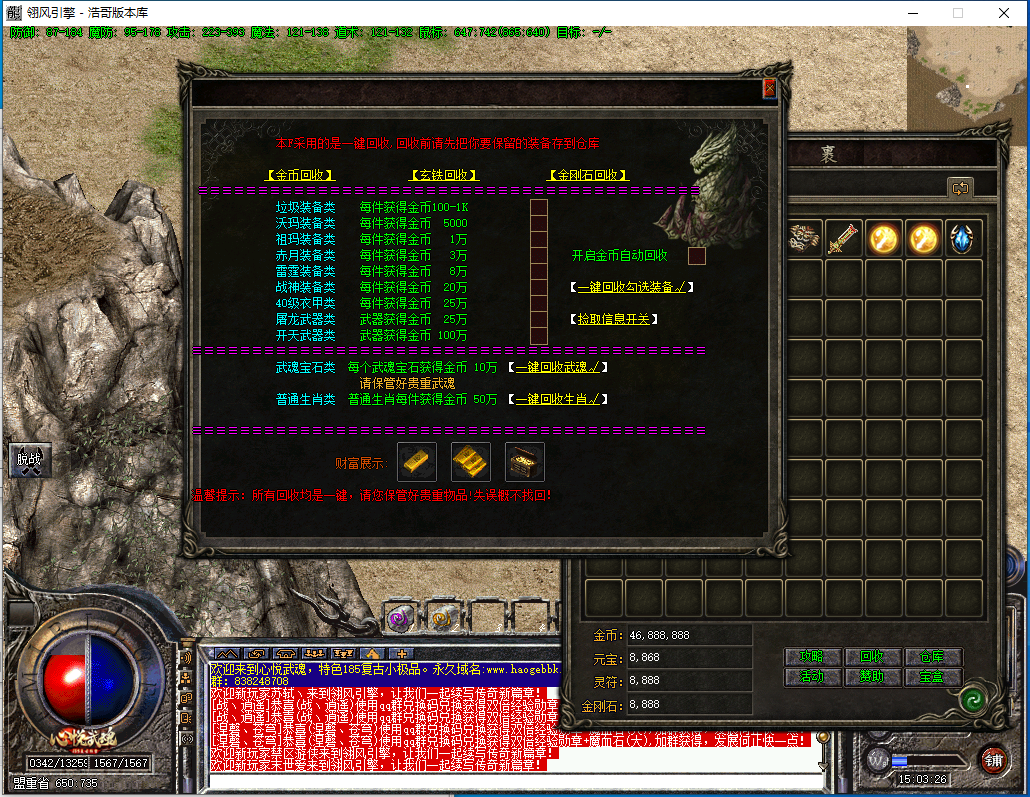Select the 金刚石回收 diamond recycling section
Viewport: 1030px width, 797px height.
pos(588,175)
